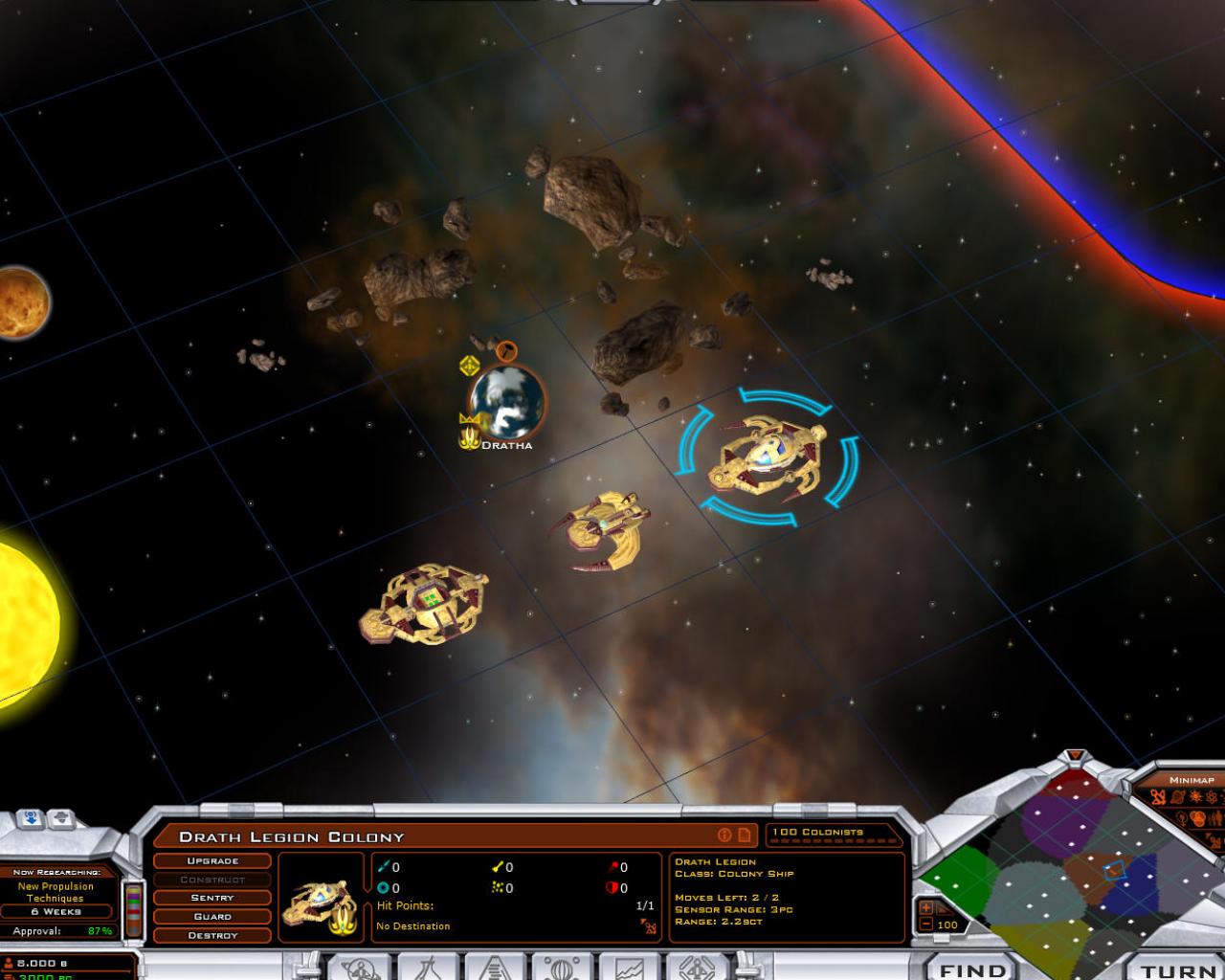Open the Ship Design toolbar icon
1225x980 pixels.
[699, 970]
